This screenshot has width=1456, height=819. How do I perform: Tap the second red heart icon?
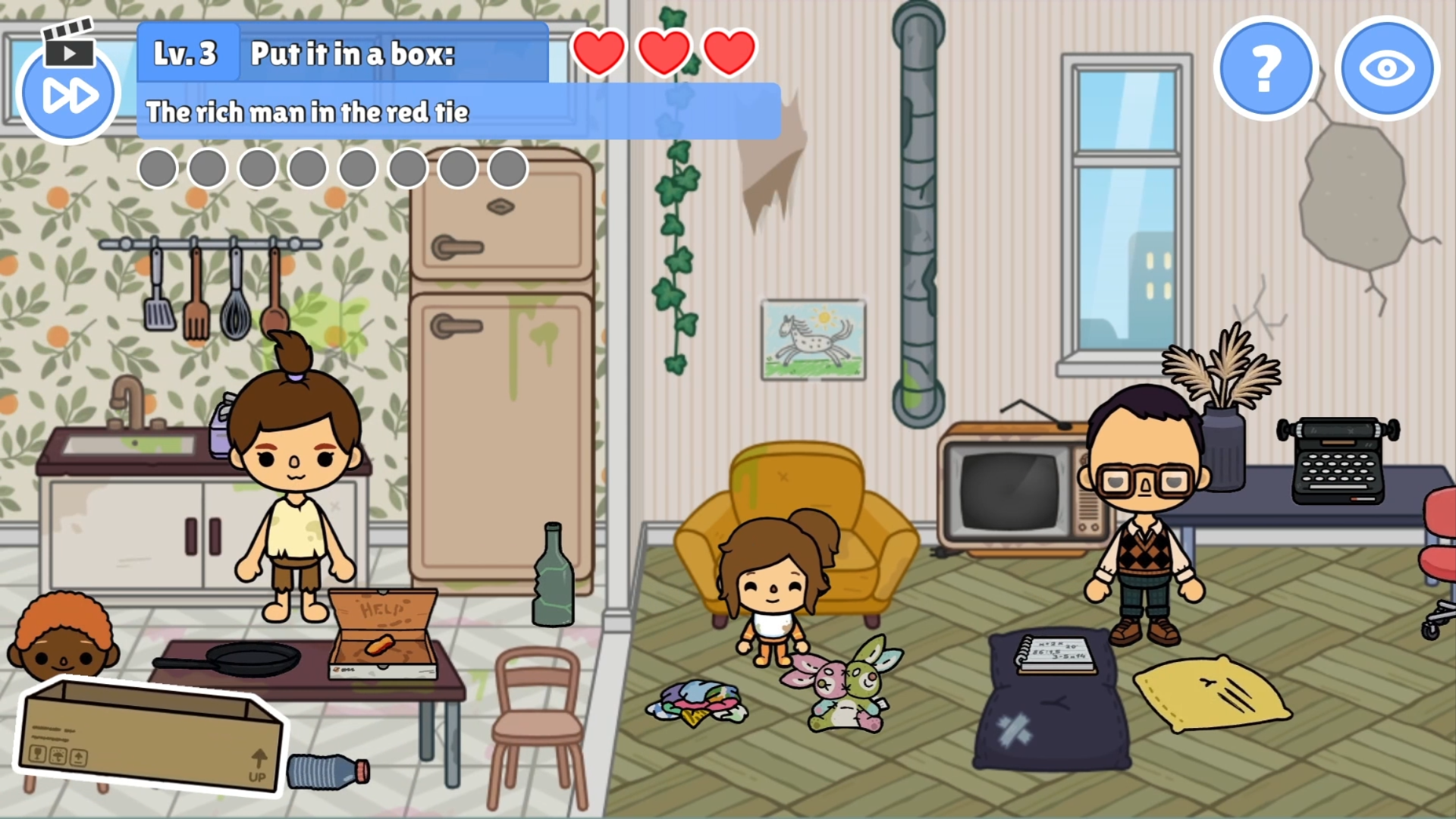663,51
